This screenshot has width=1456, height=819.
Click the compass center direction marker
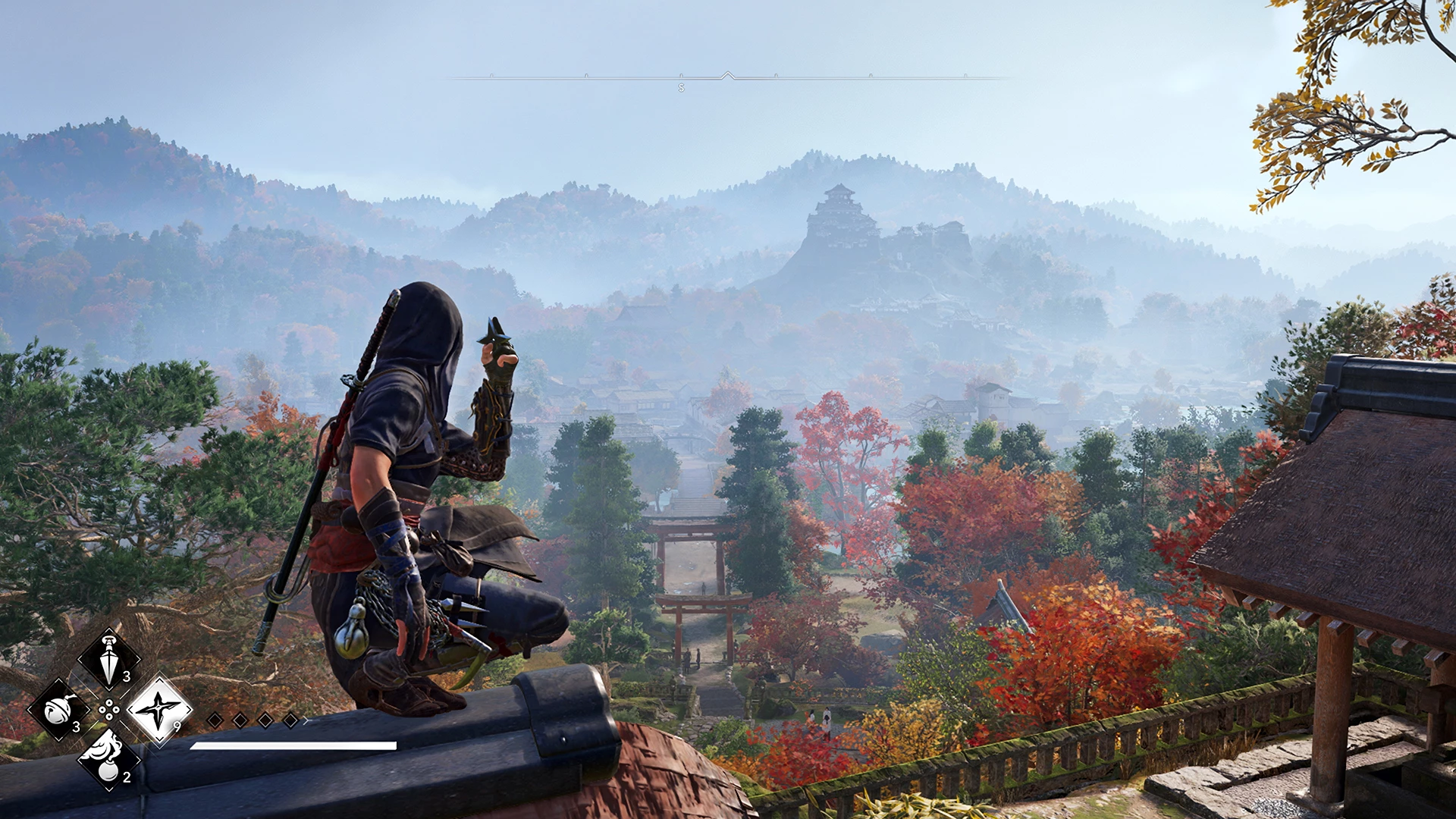(x=727, y=75)
